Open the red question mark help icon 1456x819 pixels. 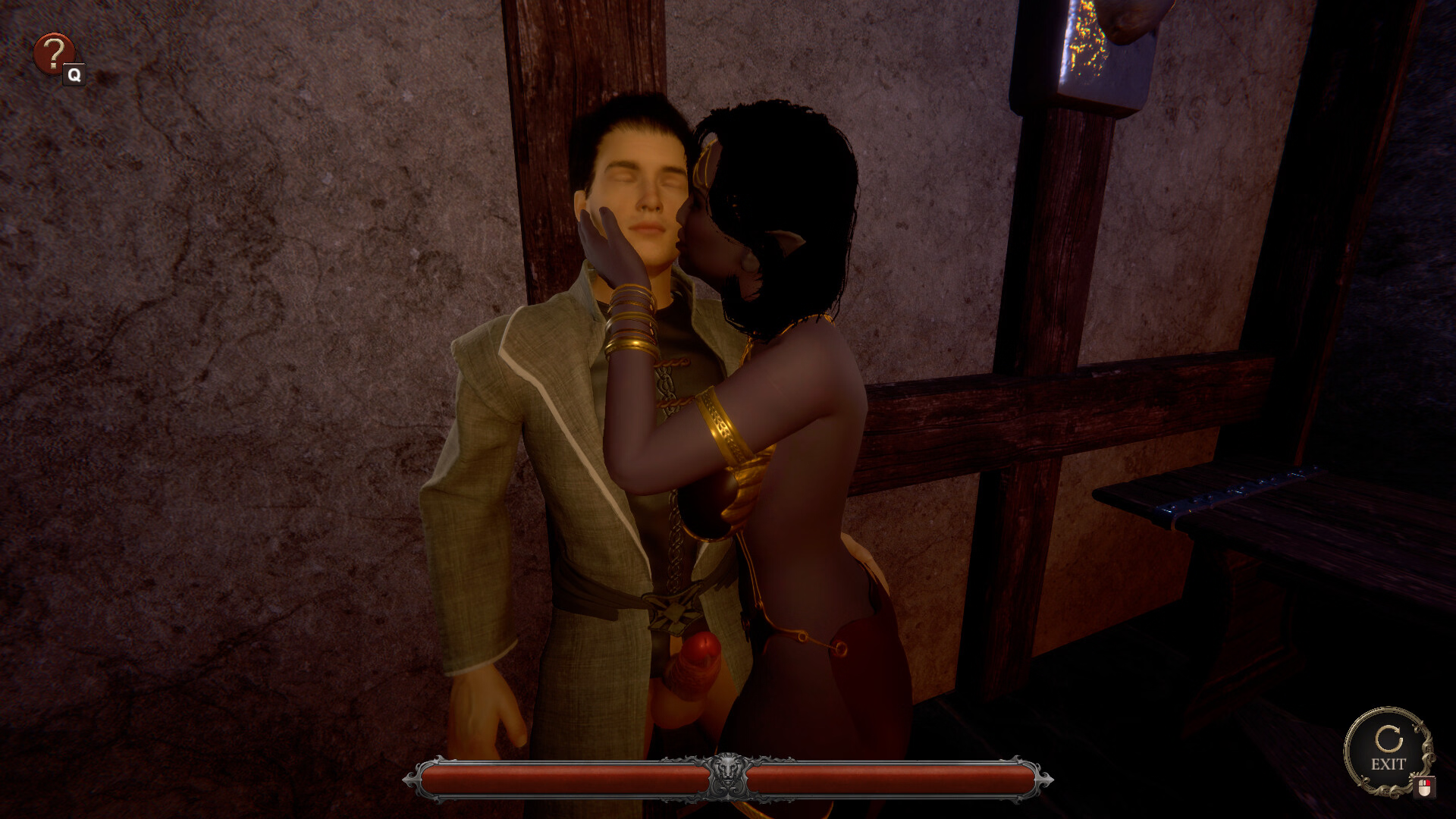coord(53,53)
